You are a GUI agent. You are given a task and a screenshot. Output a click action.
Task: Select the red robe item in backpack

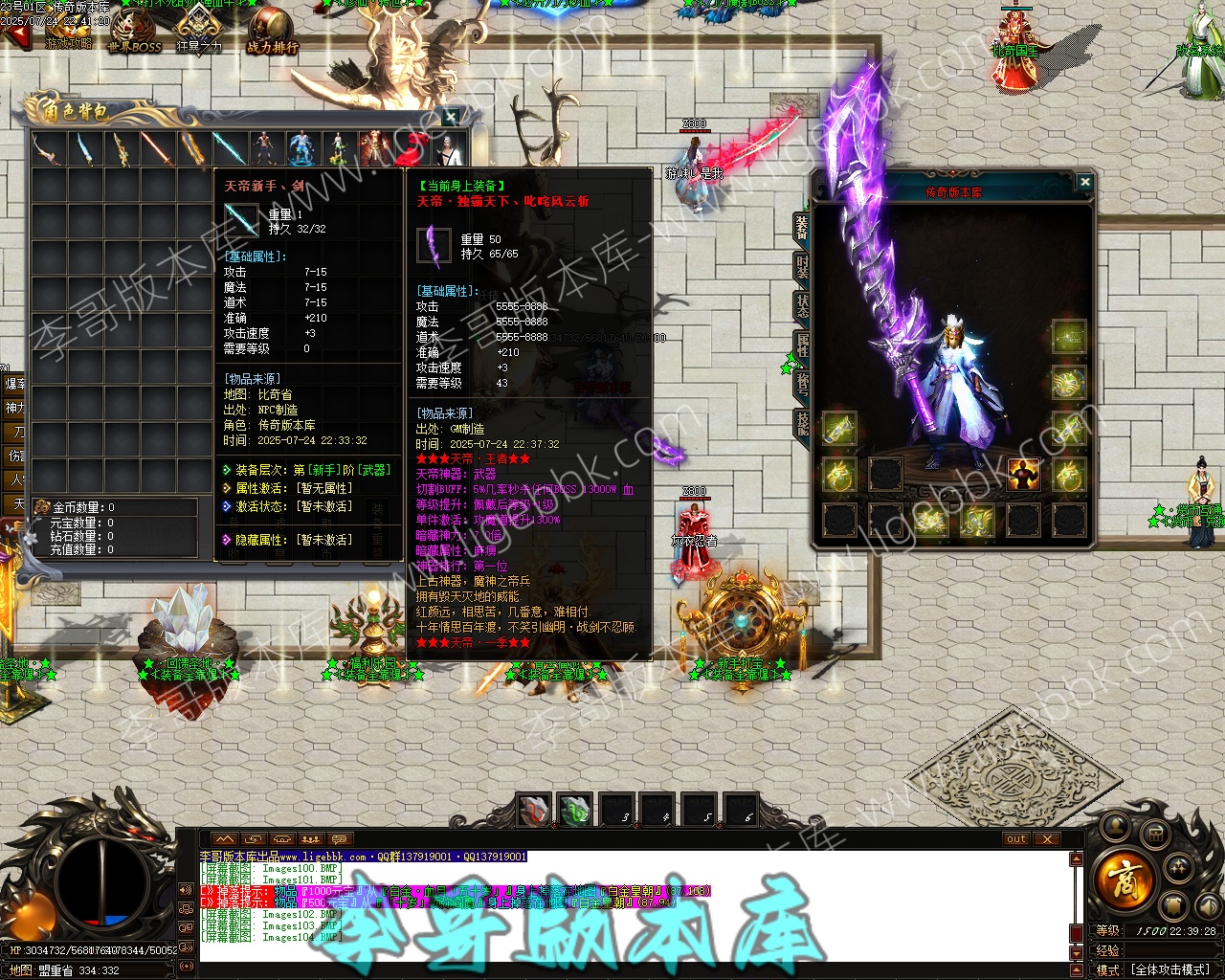[375, 148]
